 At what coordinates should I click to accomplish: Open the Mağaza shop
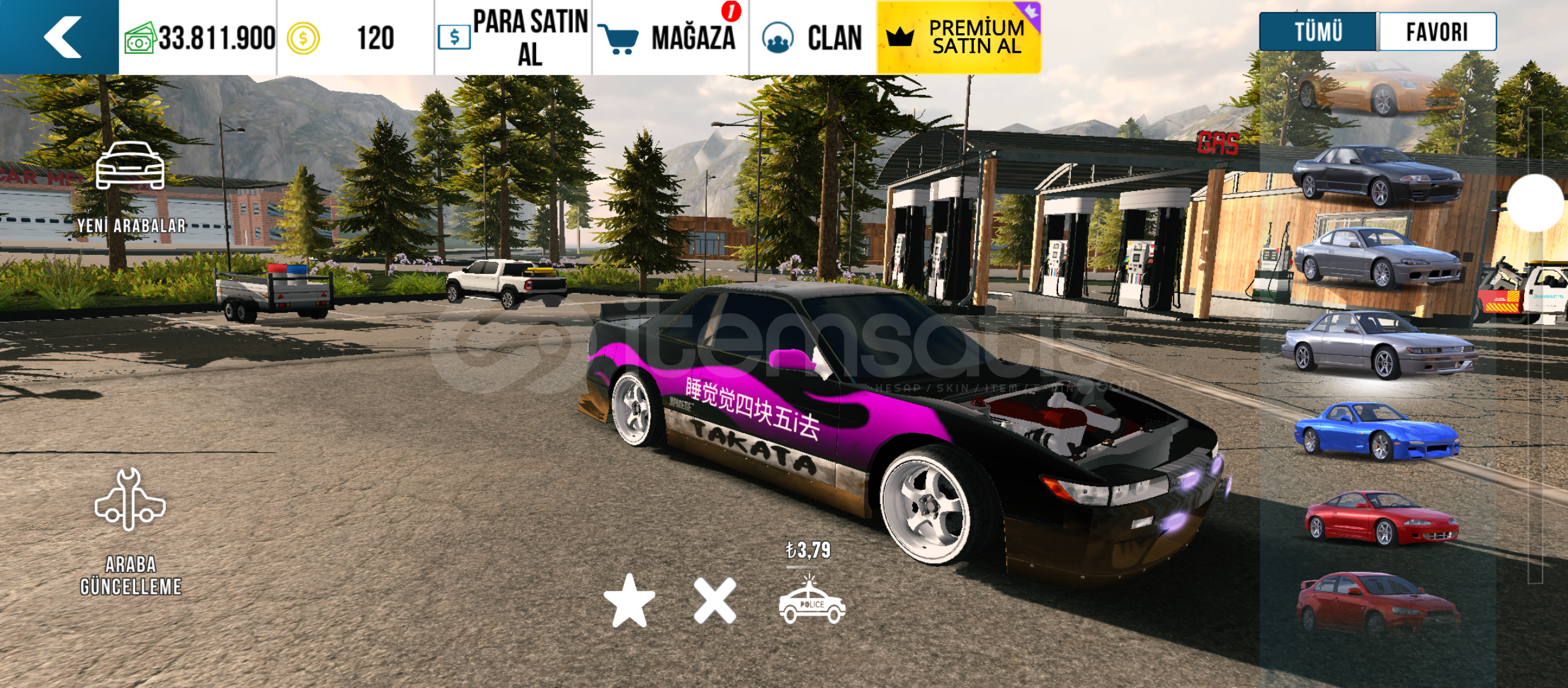[x=671, y=38]
